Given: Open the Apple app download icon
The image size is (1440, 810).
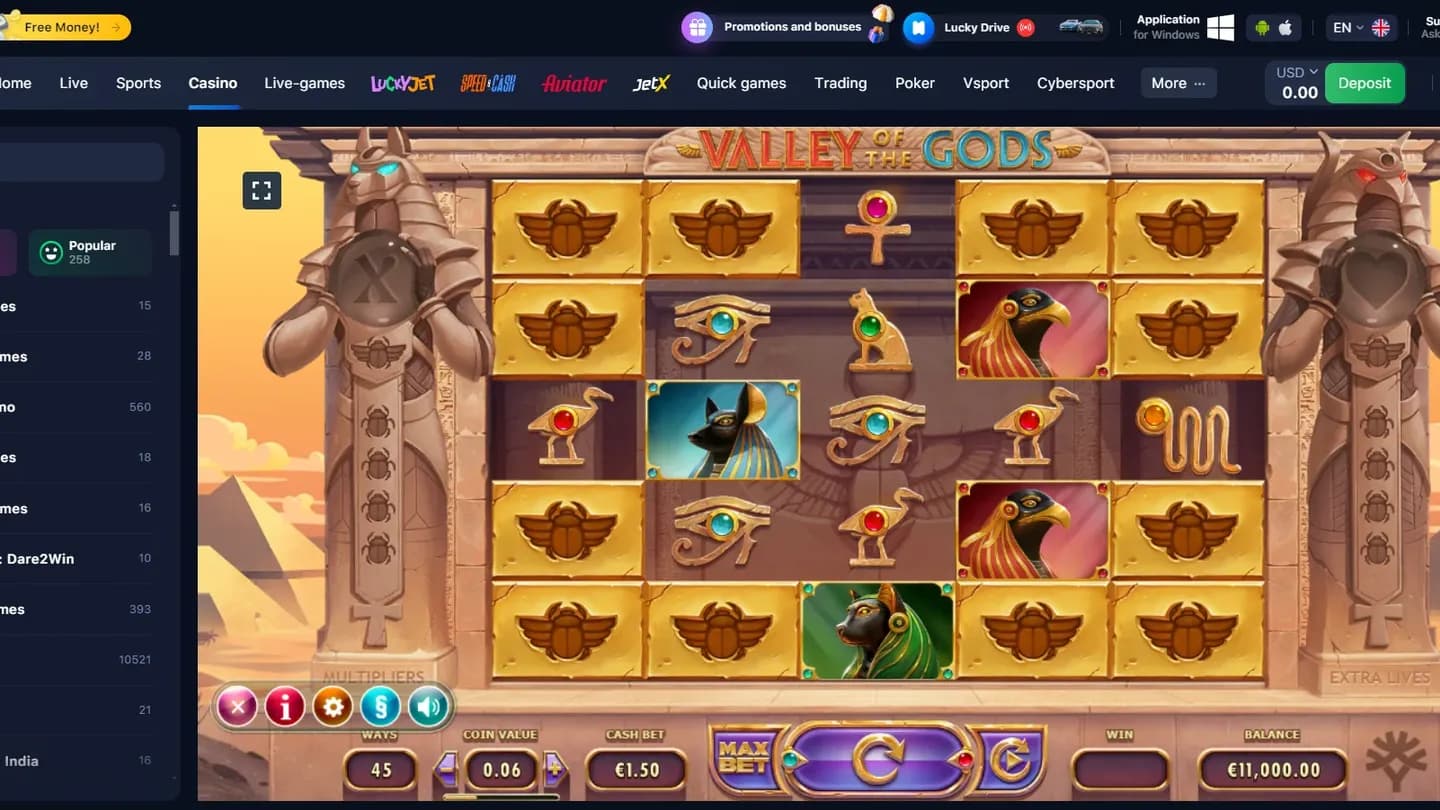Looking at the screenshot, I should click(1286, 27).
